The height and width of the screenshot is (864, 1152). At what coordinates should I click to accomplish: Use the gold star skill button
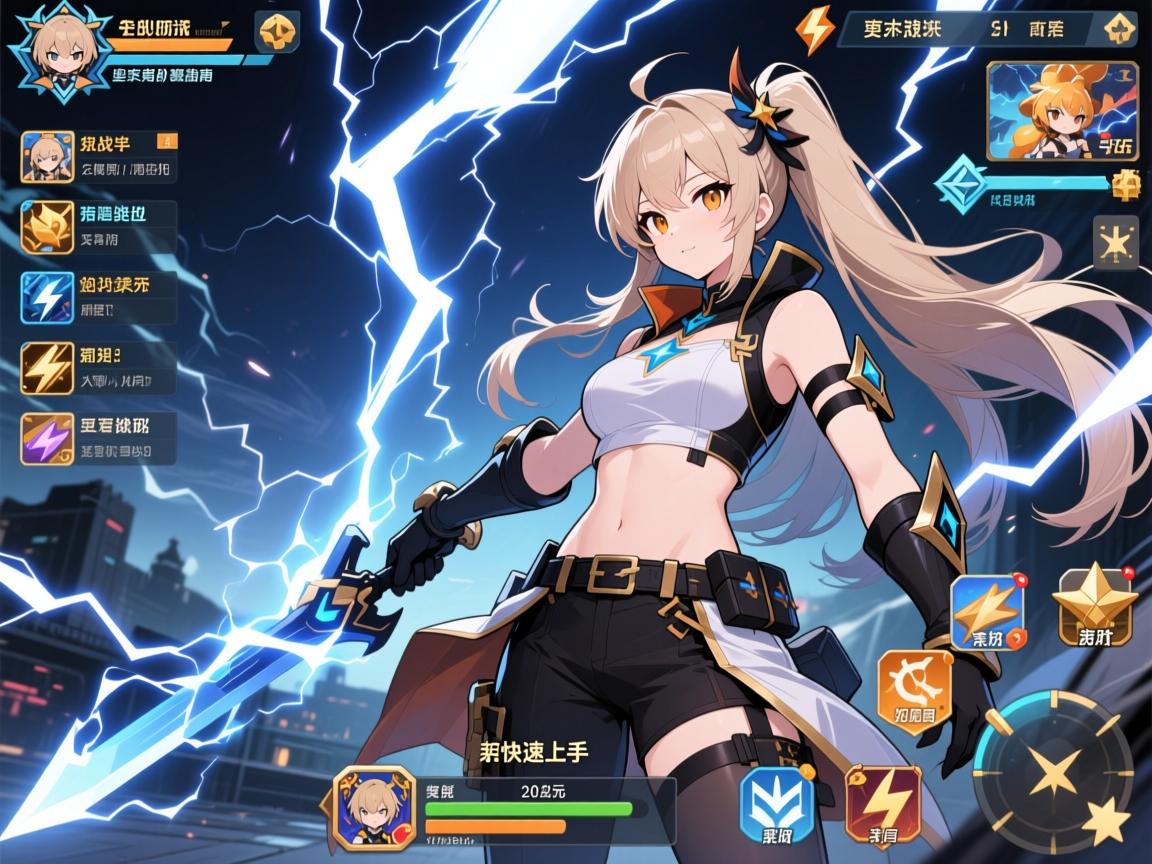point(1095,604)
